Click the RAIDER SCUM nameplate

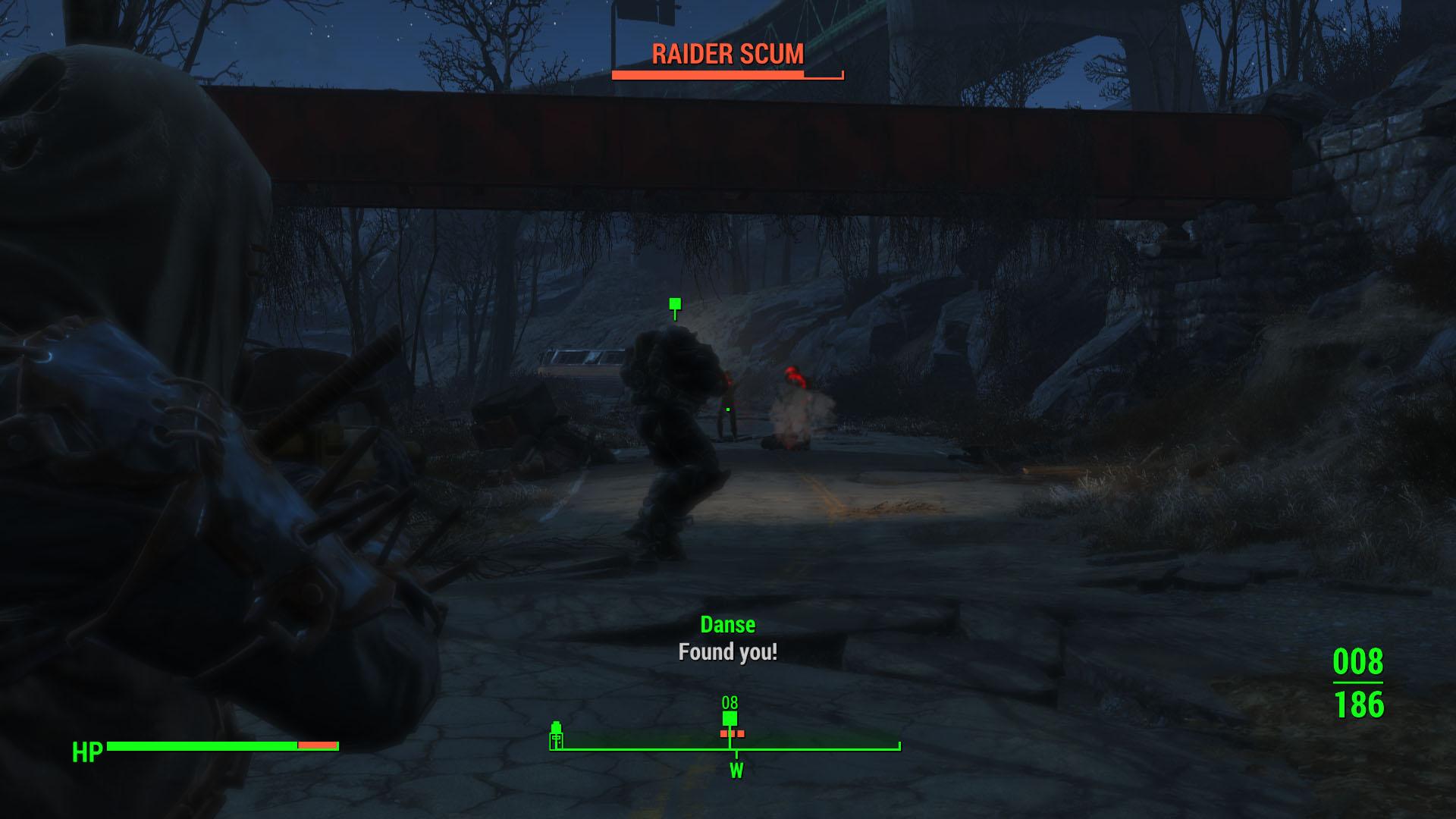click(x=726, y=54)
